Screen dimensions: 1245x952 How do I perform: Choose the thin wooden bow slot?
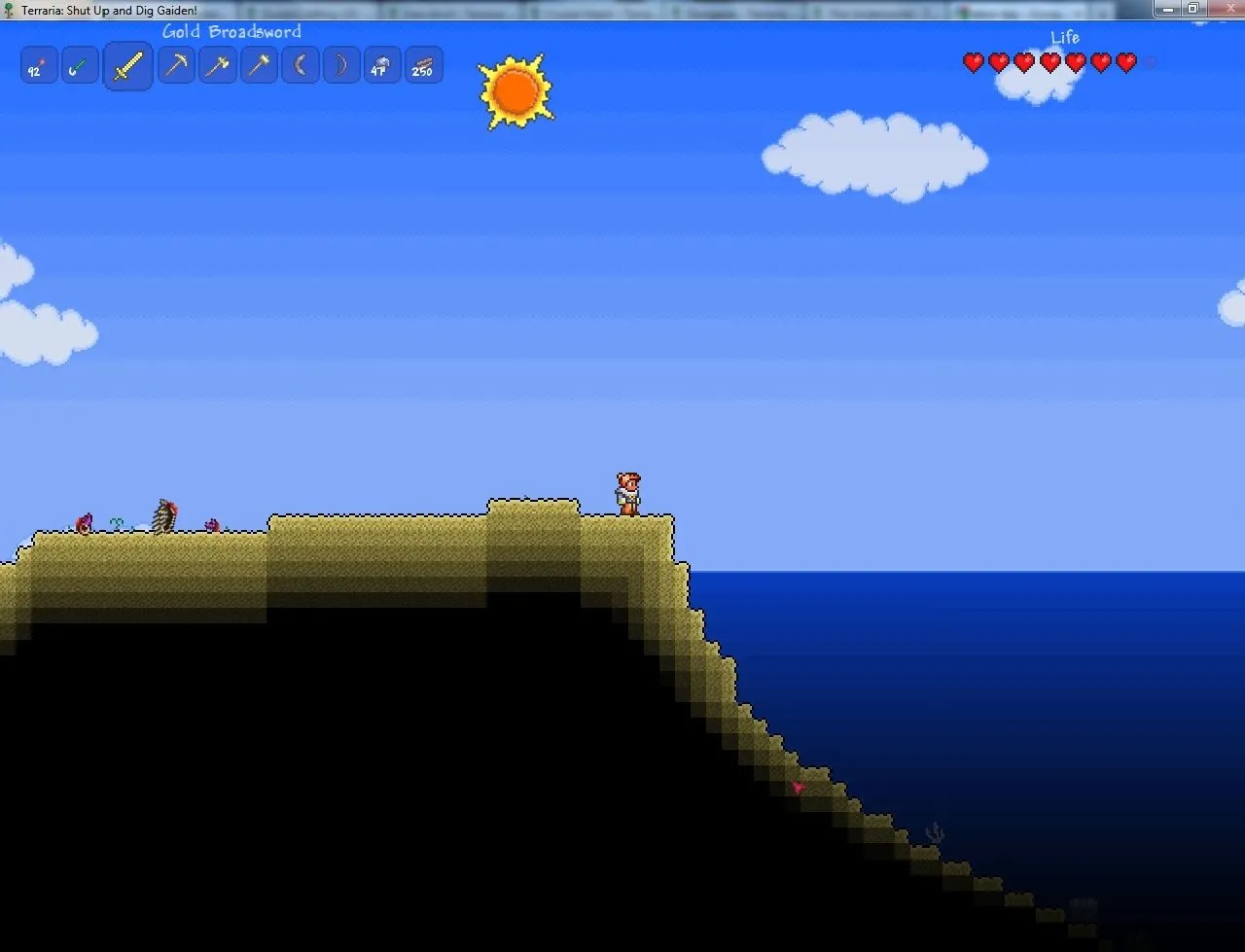point(341,66)
